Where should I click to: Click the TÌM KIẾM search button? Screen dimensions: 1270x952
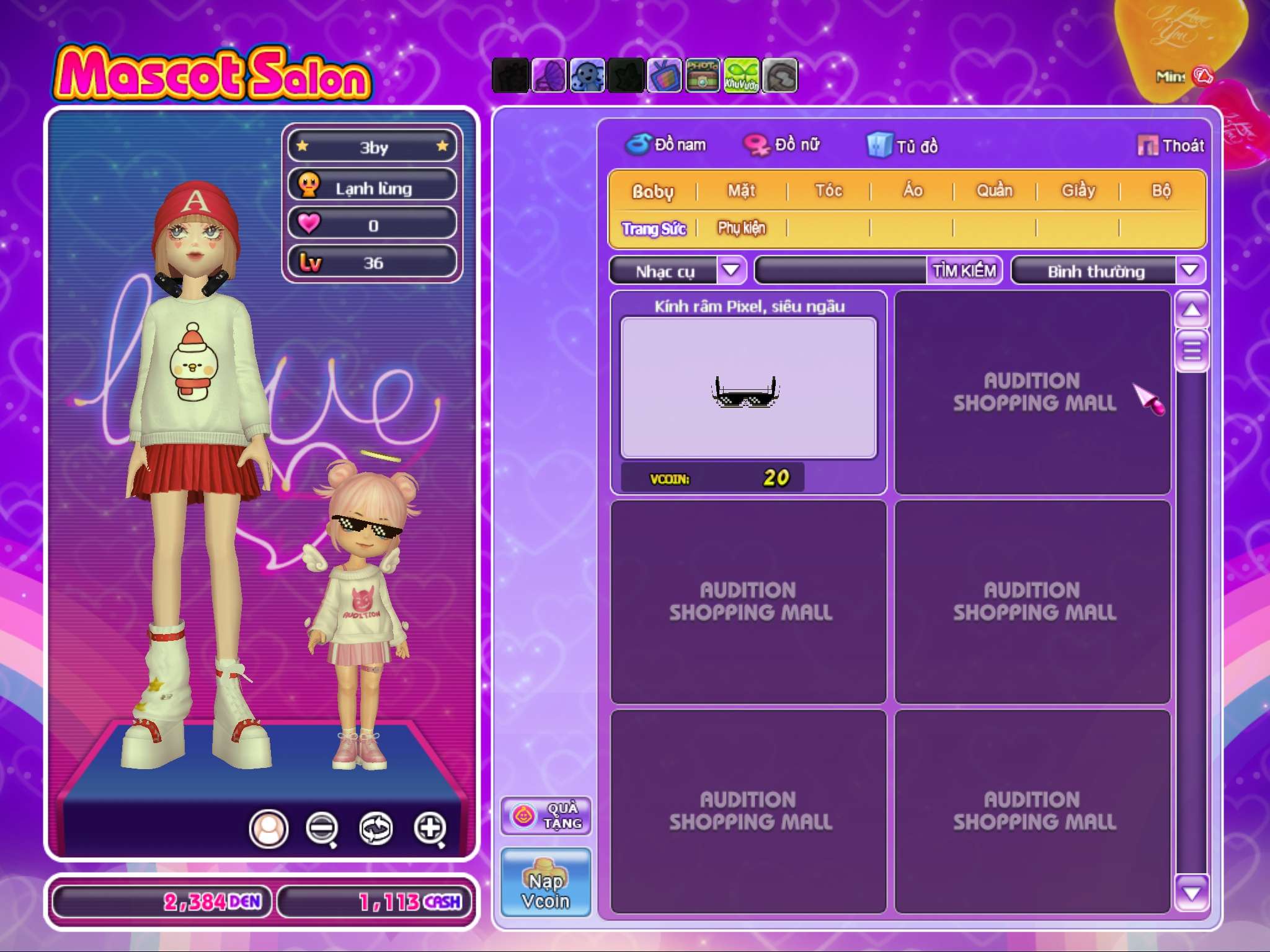pos(964,271)
